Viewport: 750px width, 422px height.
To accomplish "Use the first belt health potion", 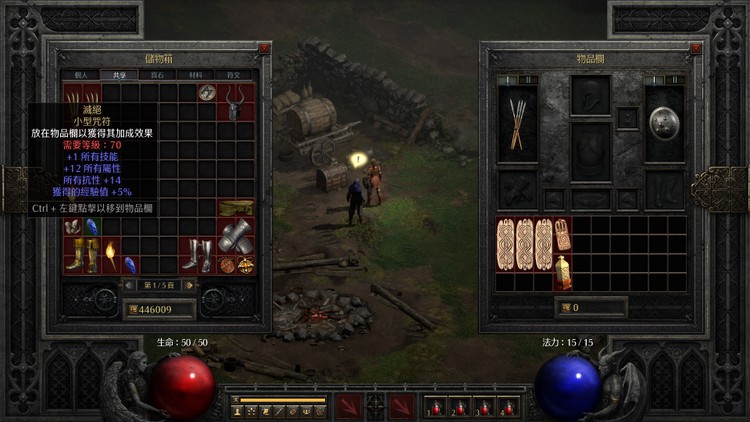I will [434, 407].
